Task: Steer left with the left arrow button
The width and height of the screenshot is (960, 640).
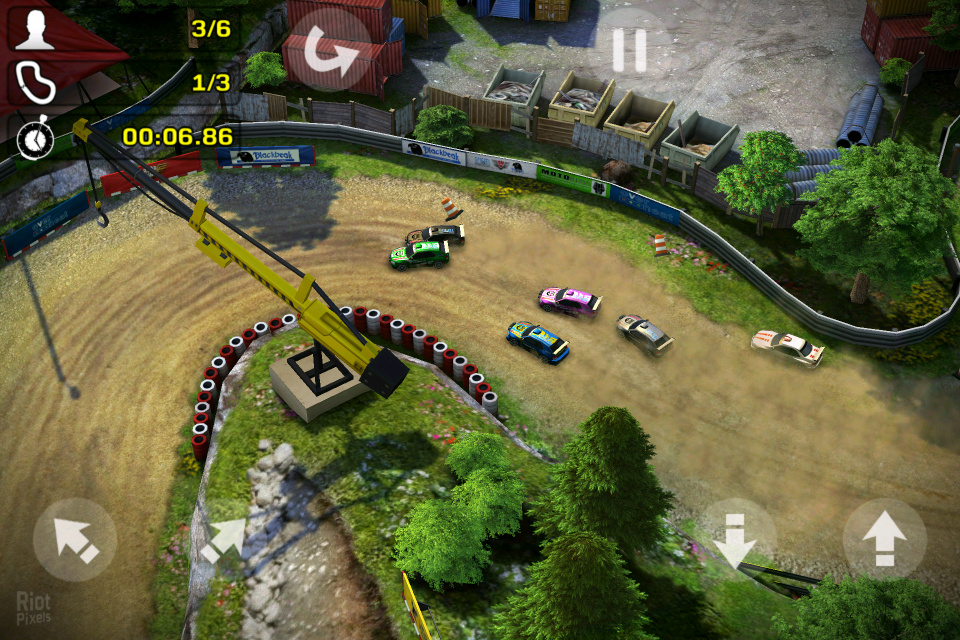Action: 75,540
